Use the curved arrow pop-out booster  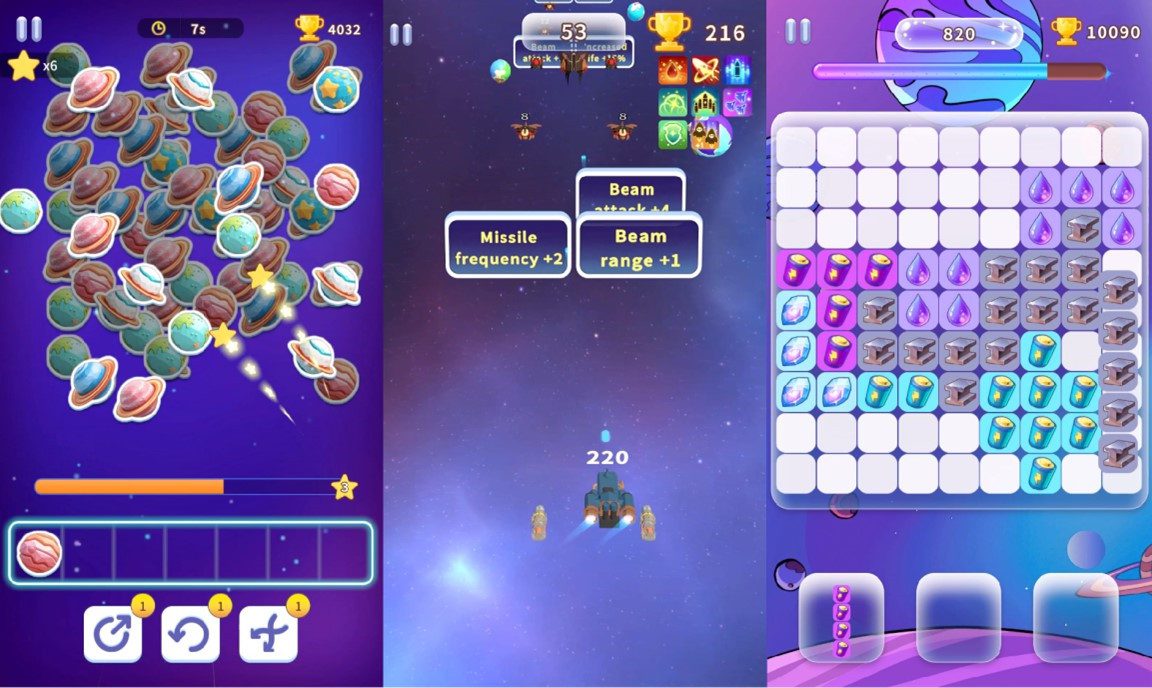tap(112, 633)
